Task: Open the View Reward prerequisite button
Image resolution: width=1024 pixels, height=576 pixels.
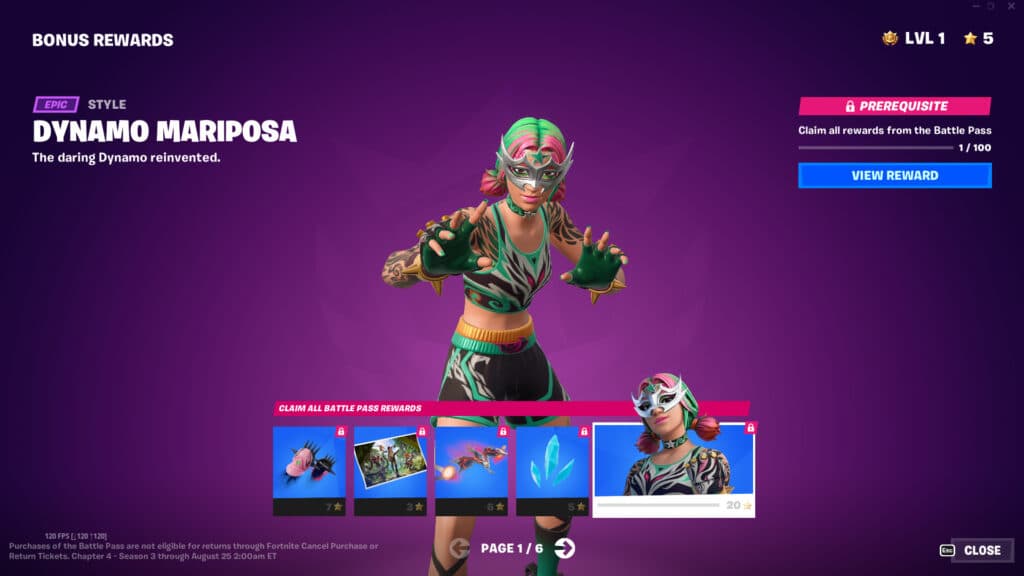Action: pos(894,176)
